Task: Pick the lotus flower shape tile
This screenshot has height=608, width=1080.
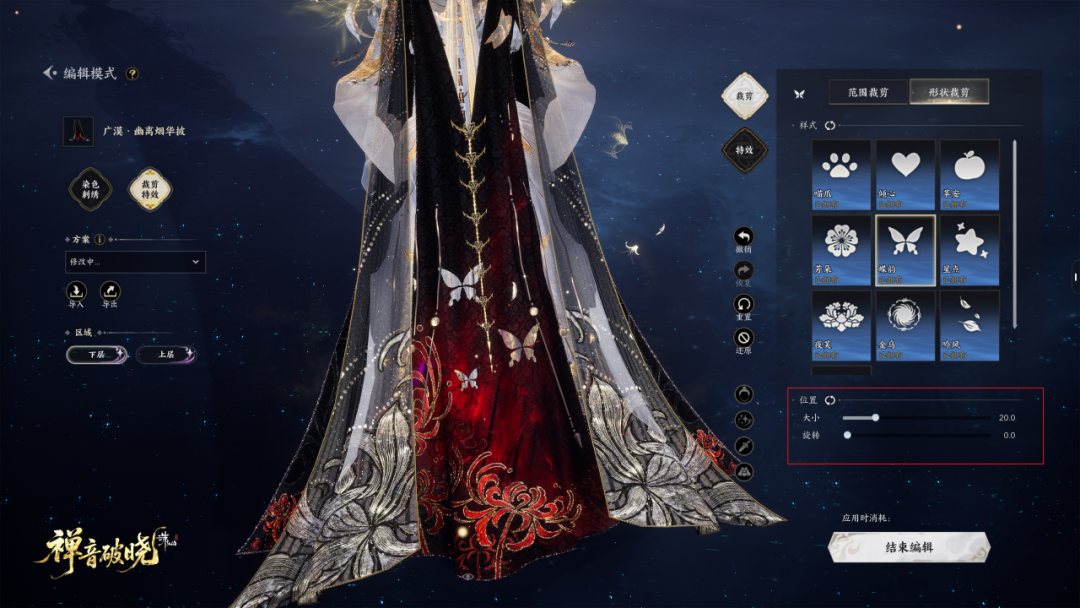Action: click(841, 320)
